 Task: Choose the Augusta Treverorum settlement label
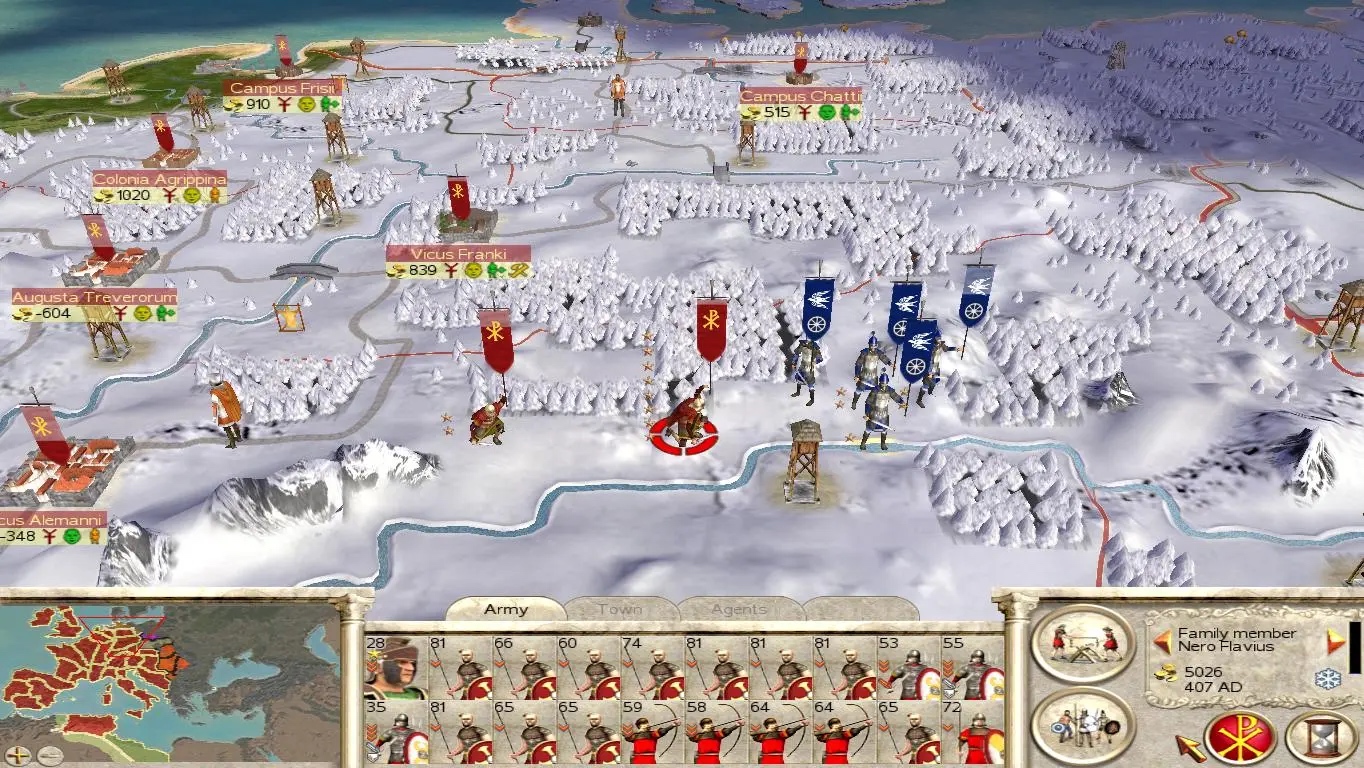tap(95, 298)
